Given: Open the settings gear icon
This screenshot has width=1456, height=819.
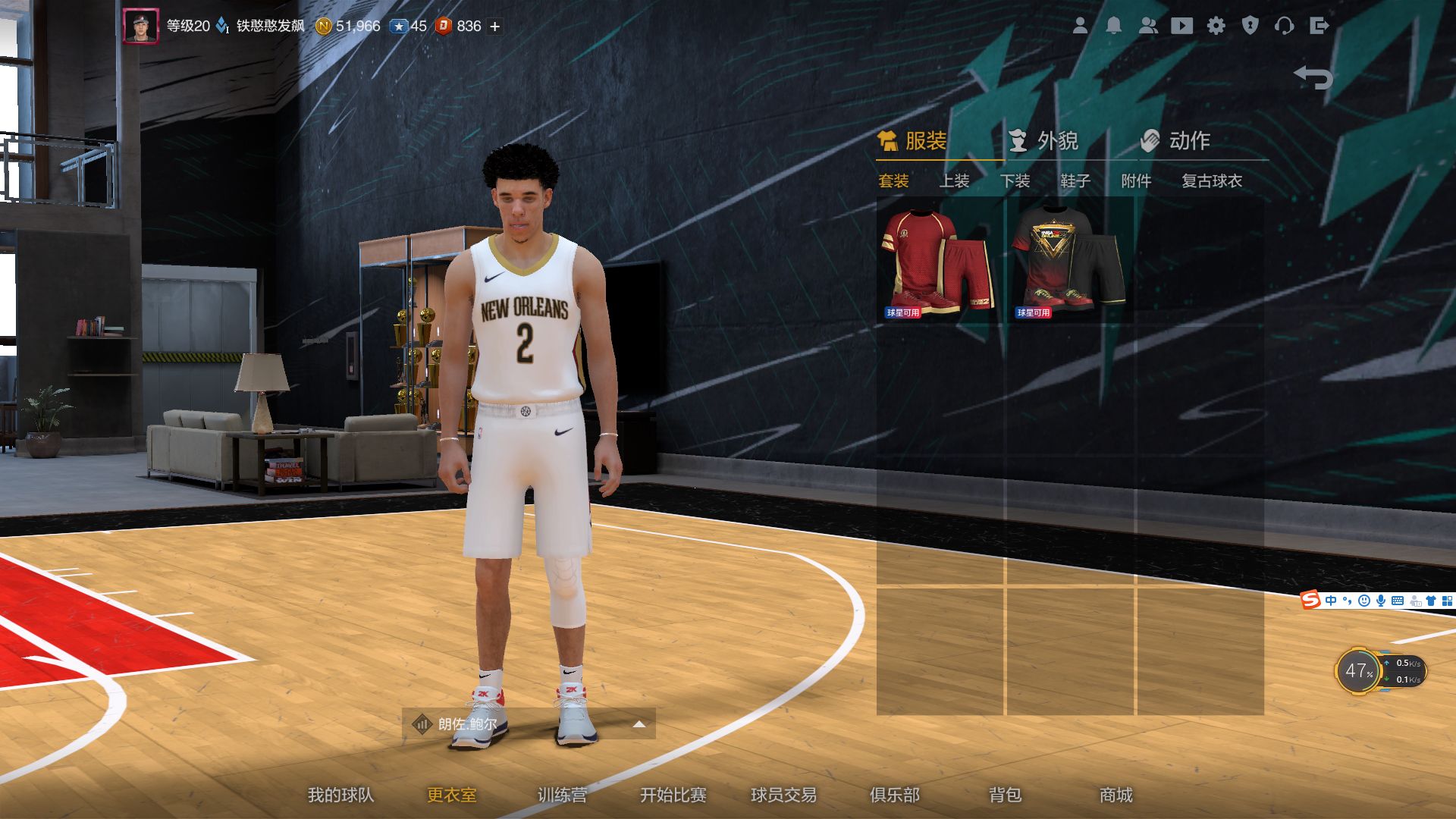Looking at the screenshot, I should 1217,25.
